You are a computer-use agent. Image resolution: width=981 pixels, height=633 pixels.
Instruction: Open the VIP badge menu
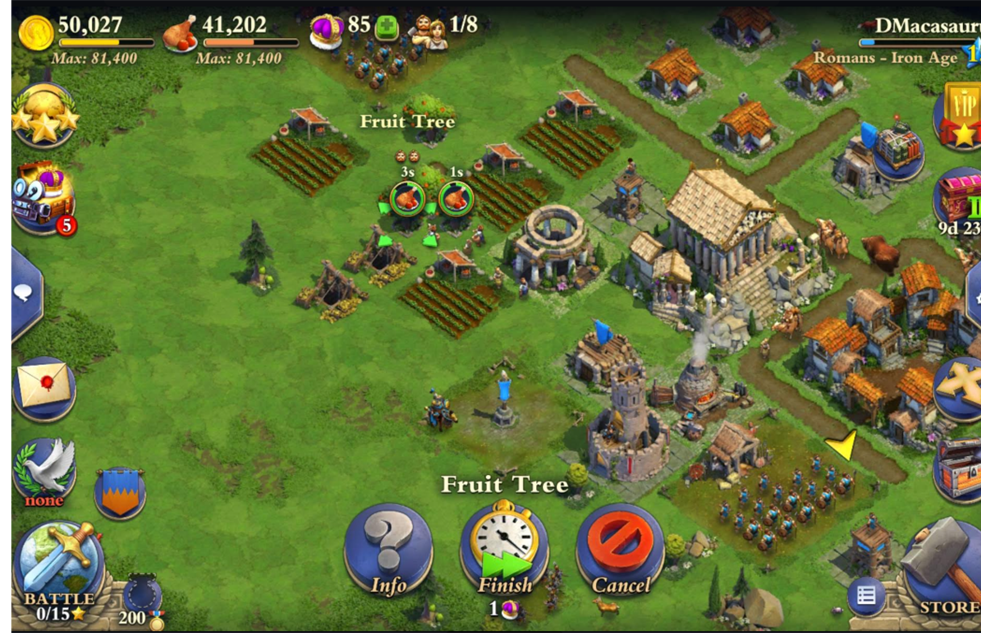[960, 115]
